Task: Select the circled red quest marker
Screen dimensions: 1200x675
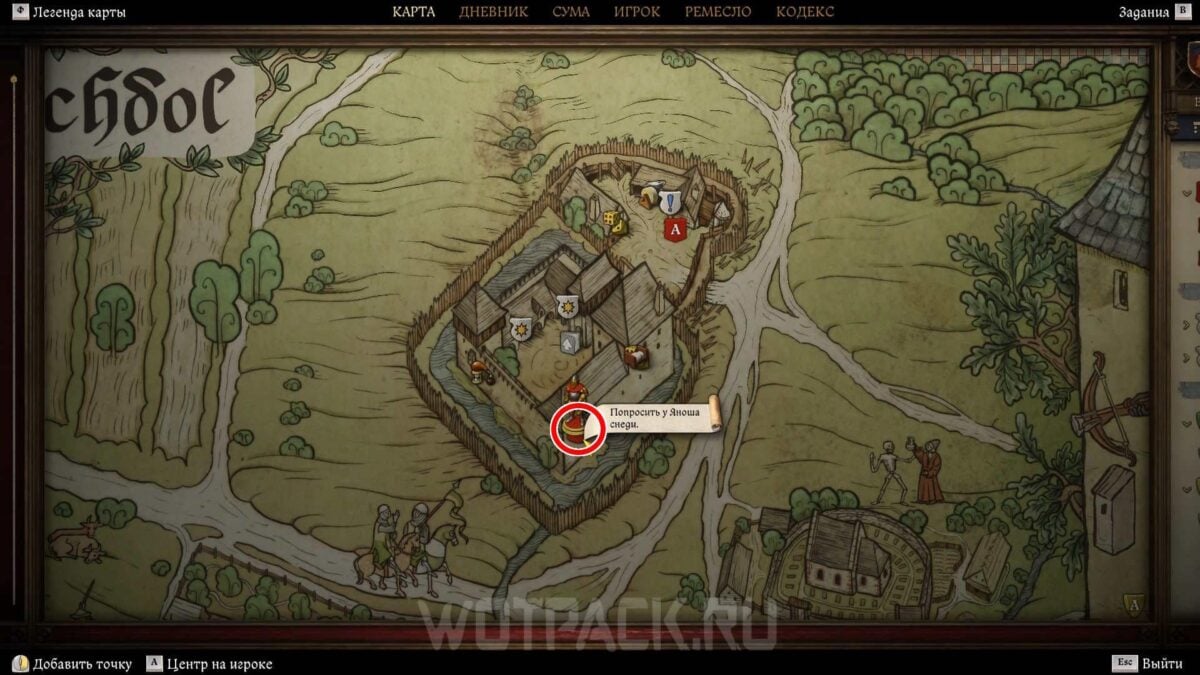Action: coord(575,428)
